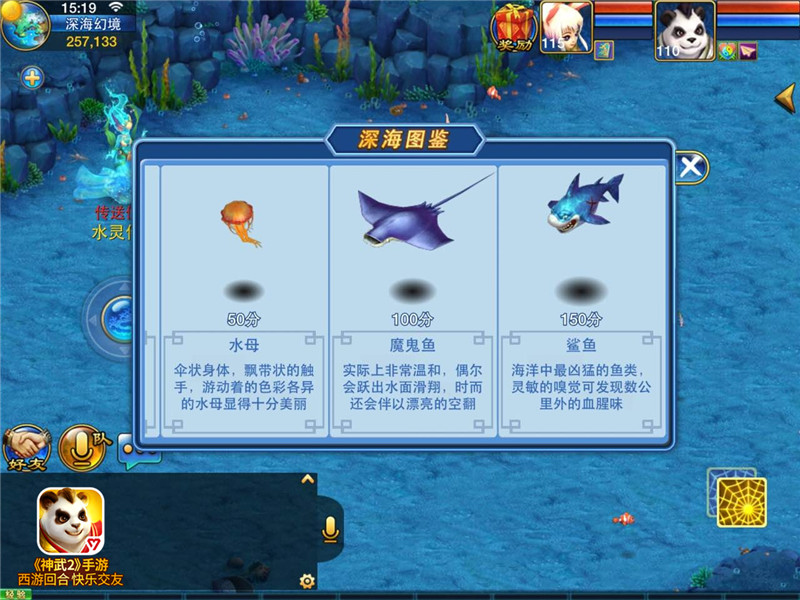Open chat settings gear icon
This screenshot has height=600, width=800.
point(307,580)
